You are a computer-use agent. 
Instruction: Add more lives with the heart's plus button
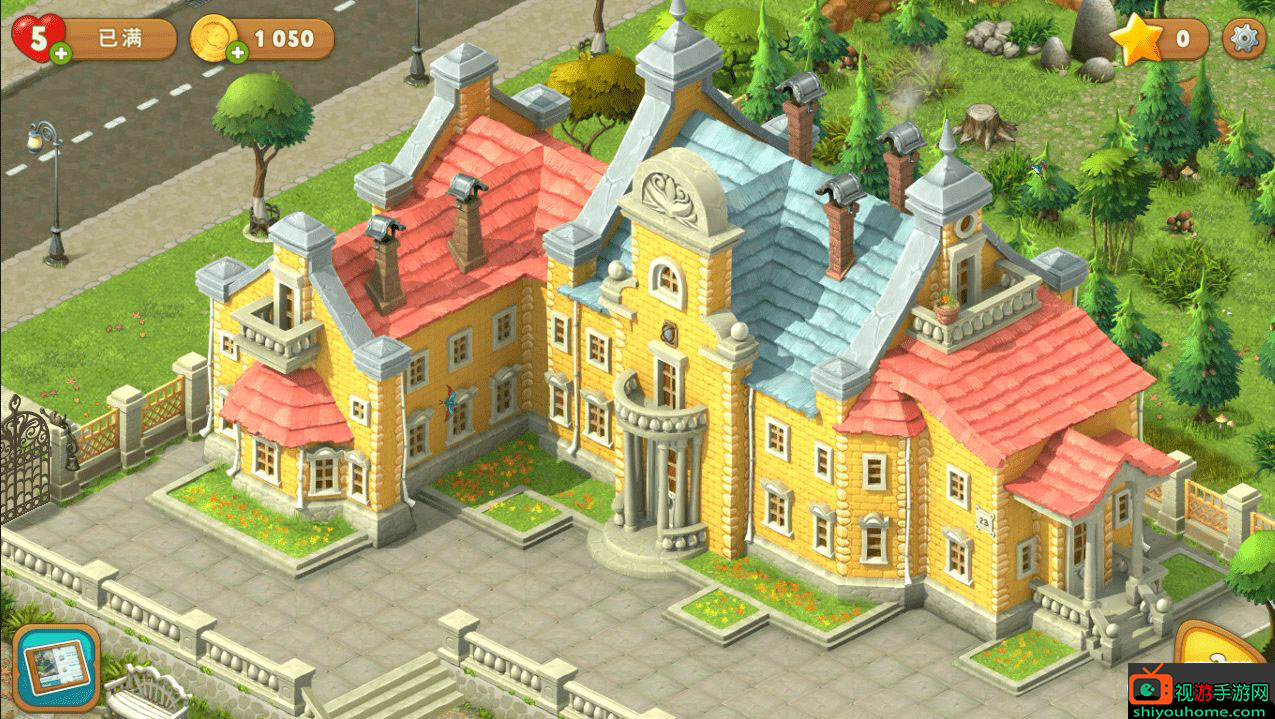point(60,53)
